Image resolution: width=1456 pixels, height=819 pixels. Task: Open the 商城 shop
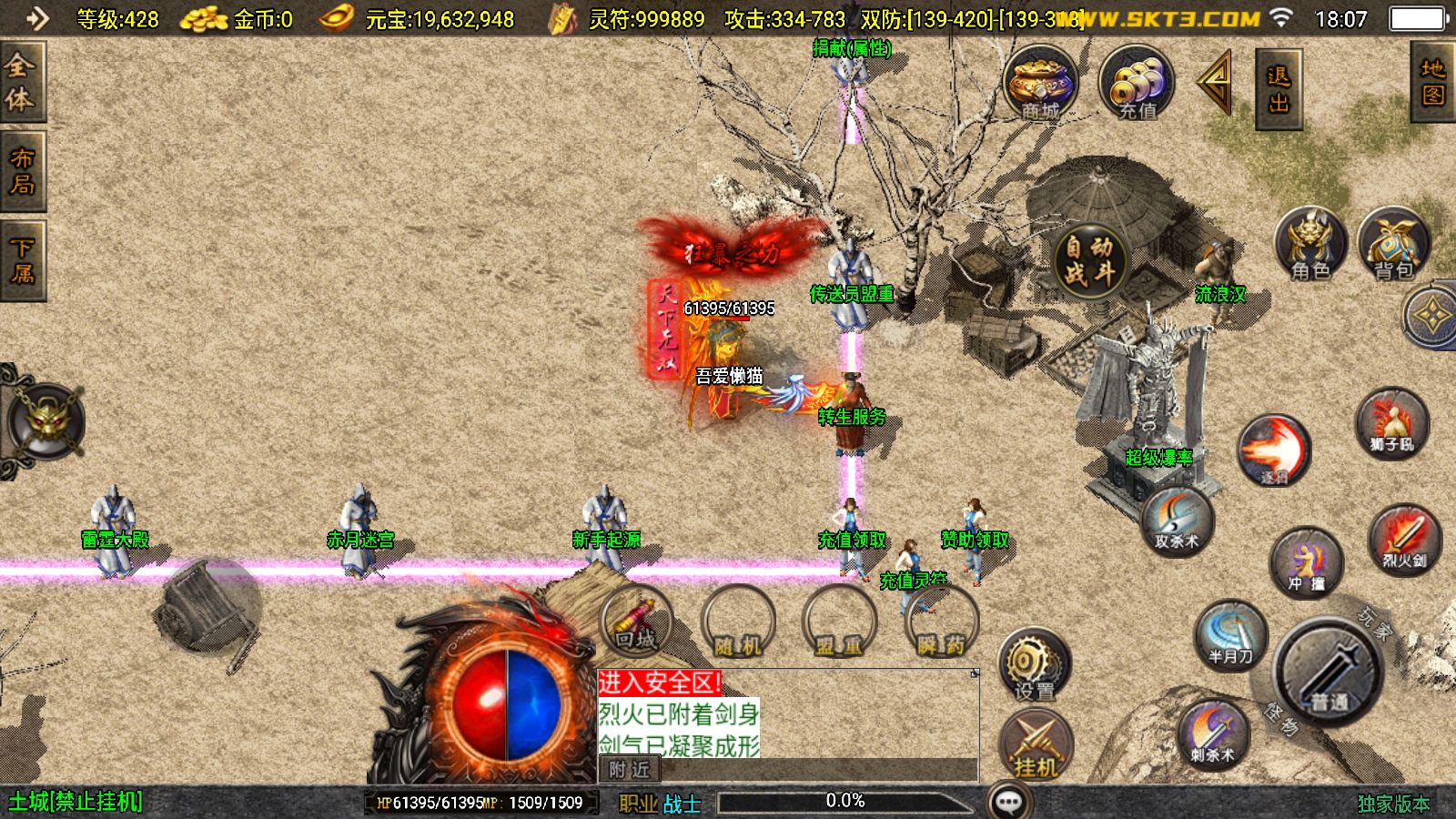click(1040, 84)
